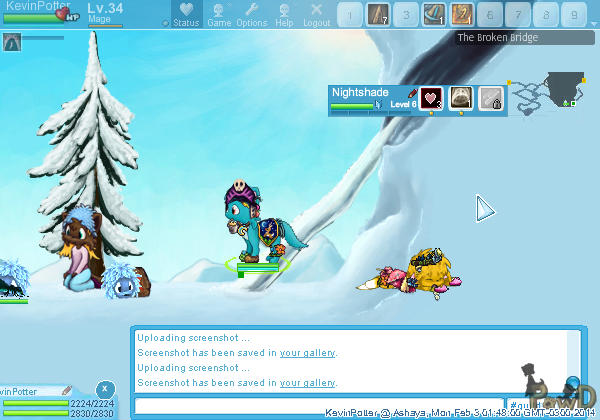Click the Logout button
The width and height of the screenshot is (600, 420).
click(x=316, y=14)
